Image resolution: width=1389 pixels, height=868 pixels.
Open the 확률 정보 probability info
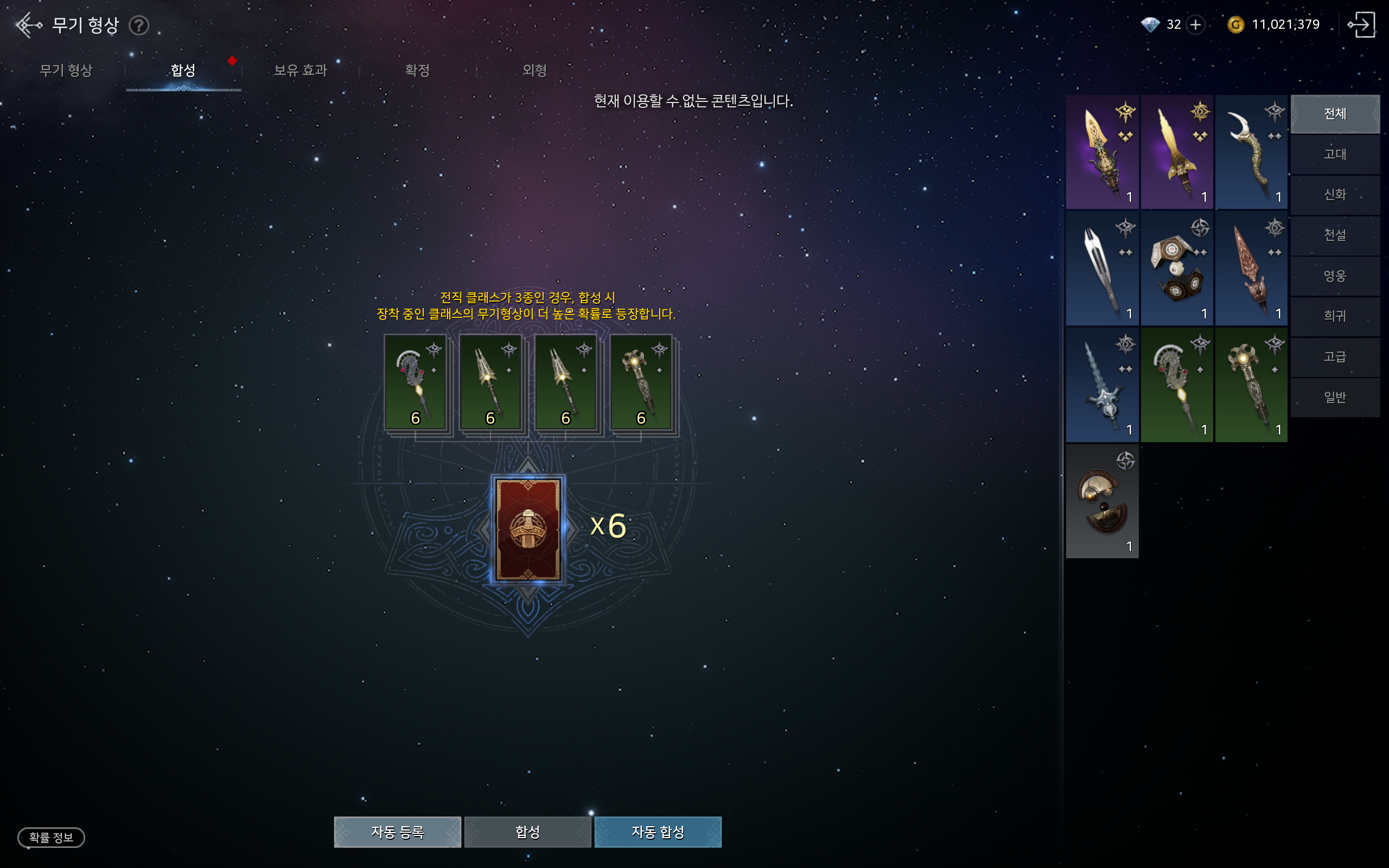coord(51,838)
